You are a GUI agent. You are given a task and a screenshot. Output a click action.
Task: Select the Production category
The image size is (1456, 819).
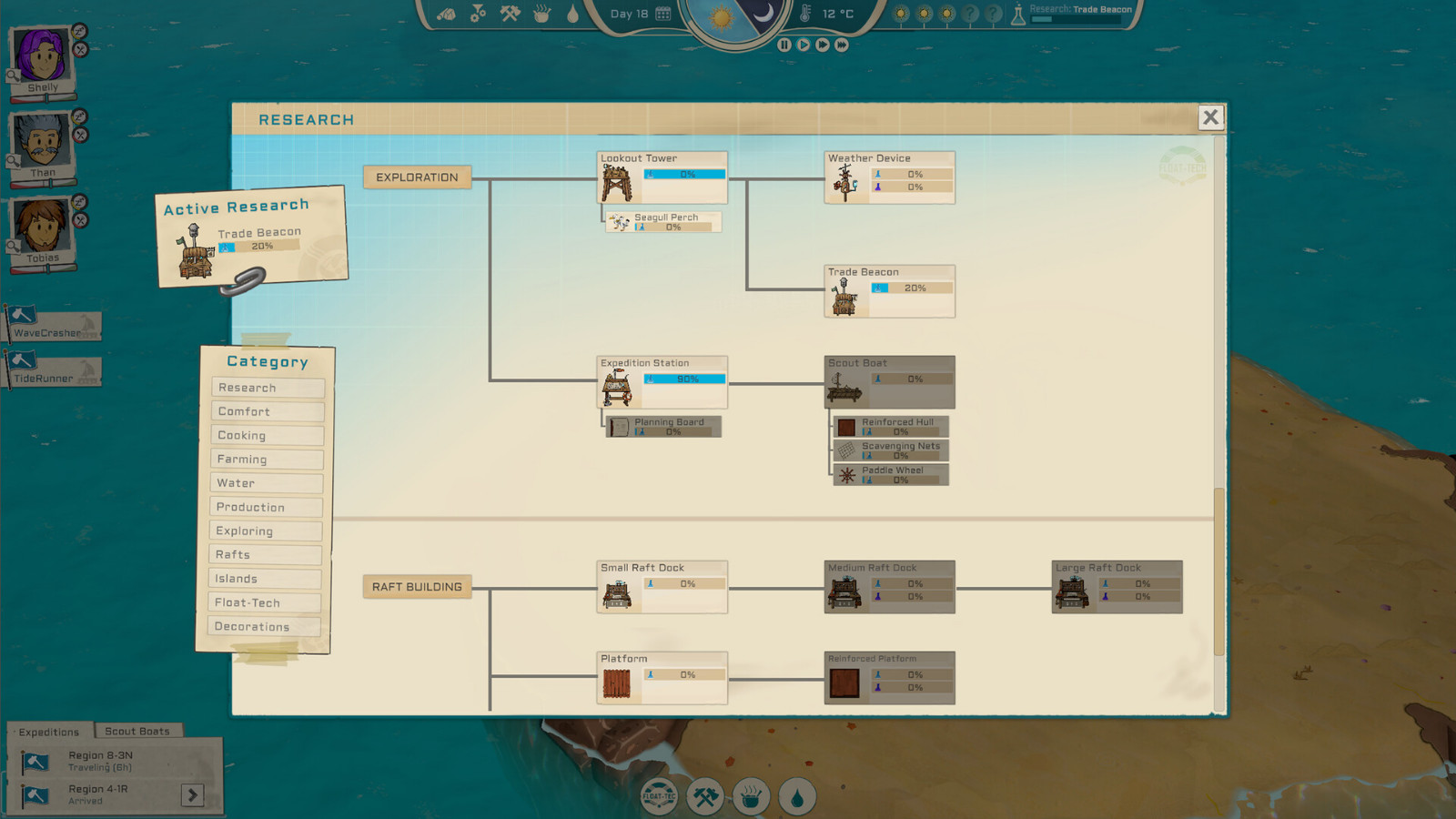(x=265, y=507)
